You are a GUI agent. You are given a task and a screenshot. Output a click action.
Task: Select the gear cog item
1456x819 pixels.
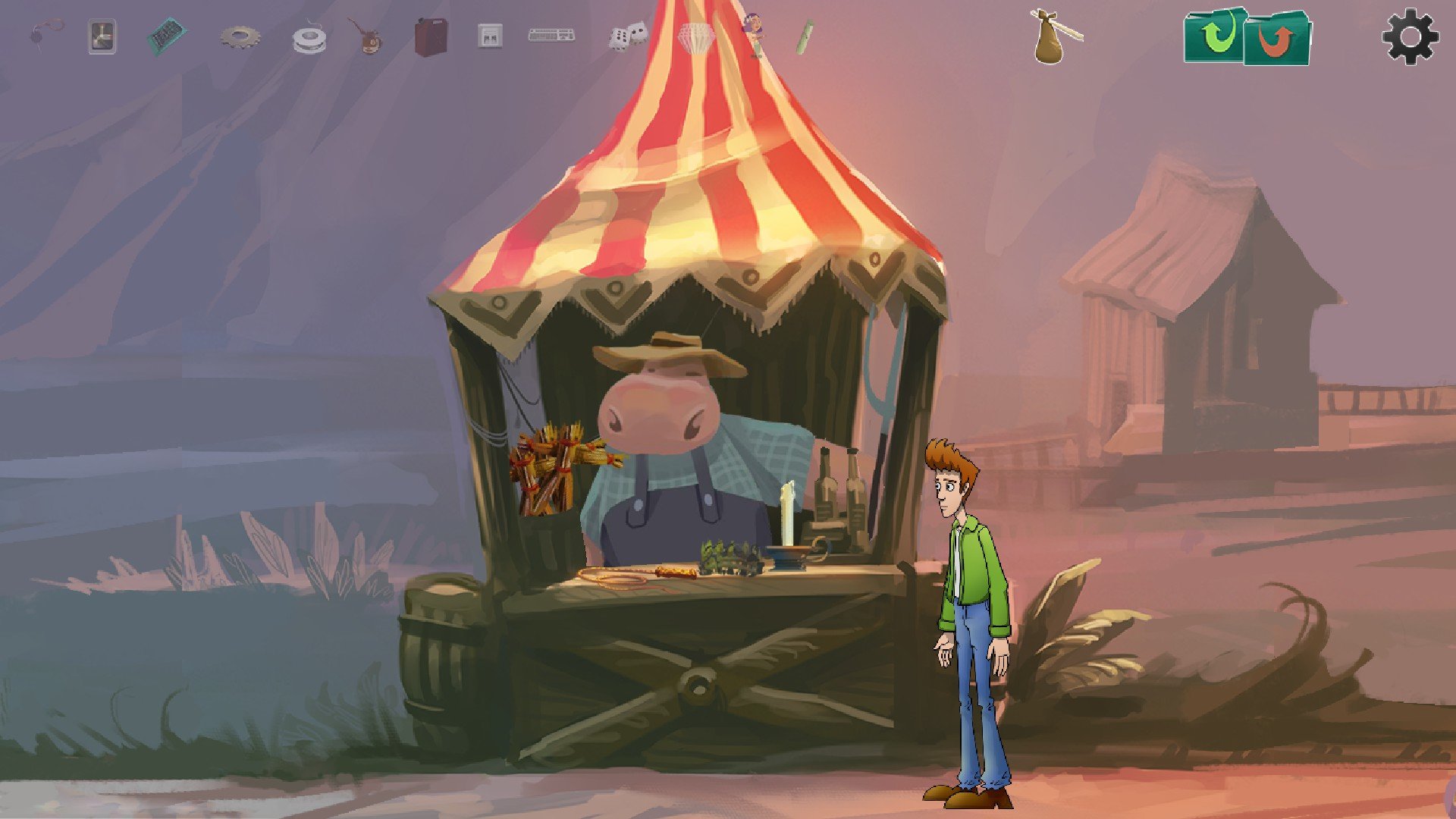[x=240, y=36]
